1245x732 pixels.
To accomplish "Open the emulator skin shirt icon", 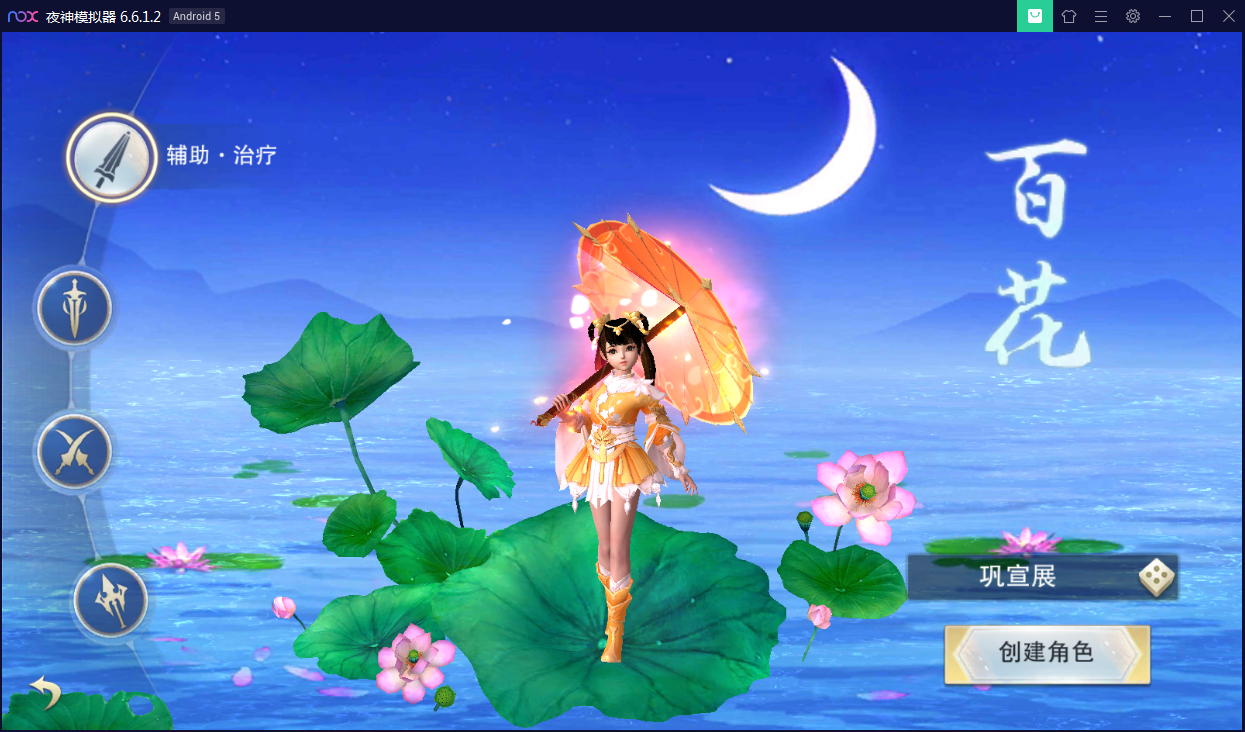I will 1068,16.
